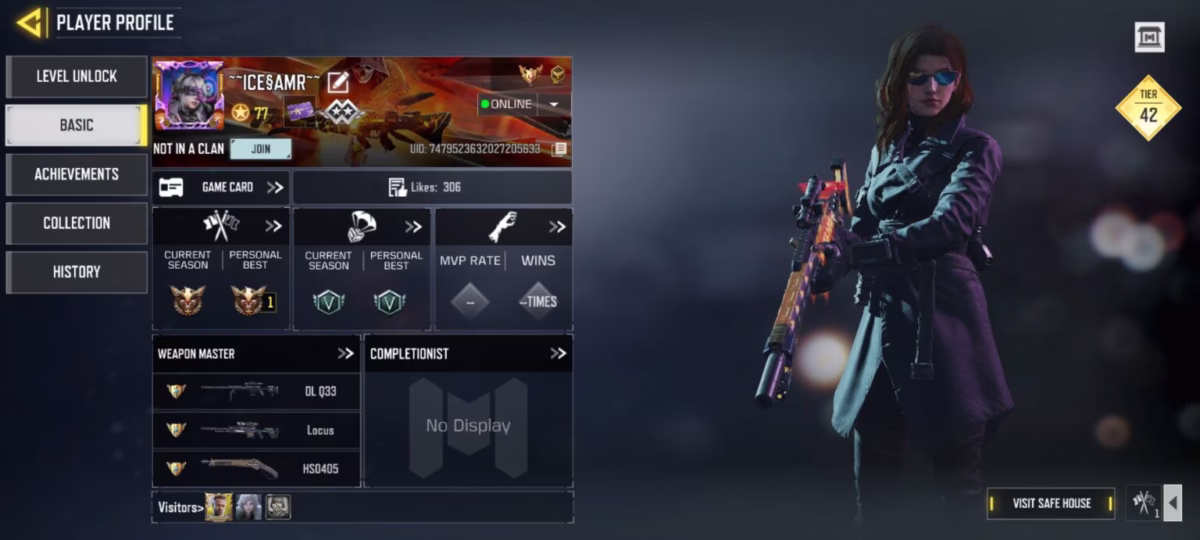Screen dimensions: 1200x540
Task: Join a clan
Action: [x=260, y=149]
